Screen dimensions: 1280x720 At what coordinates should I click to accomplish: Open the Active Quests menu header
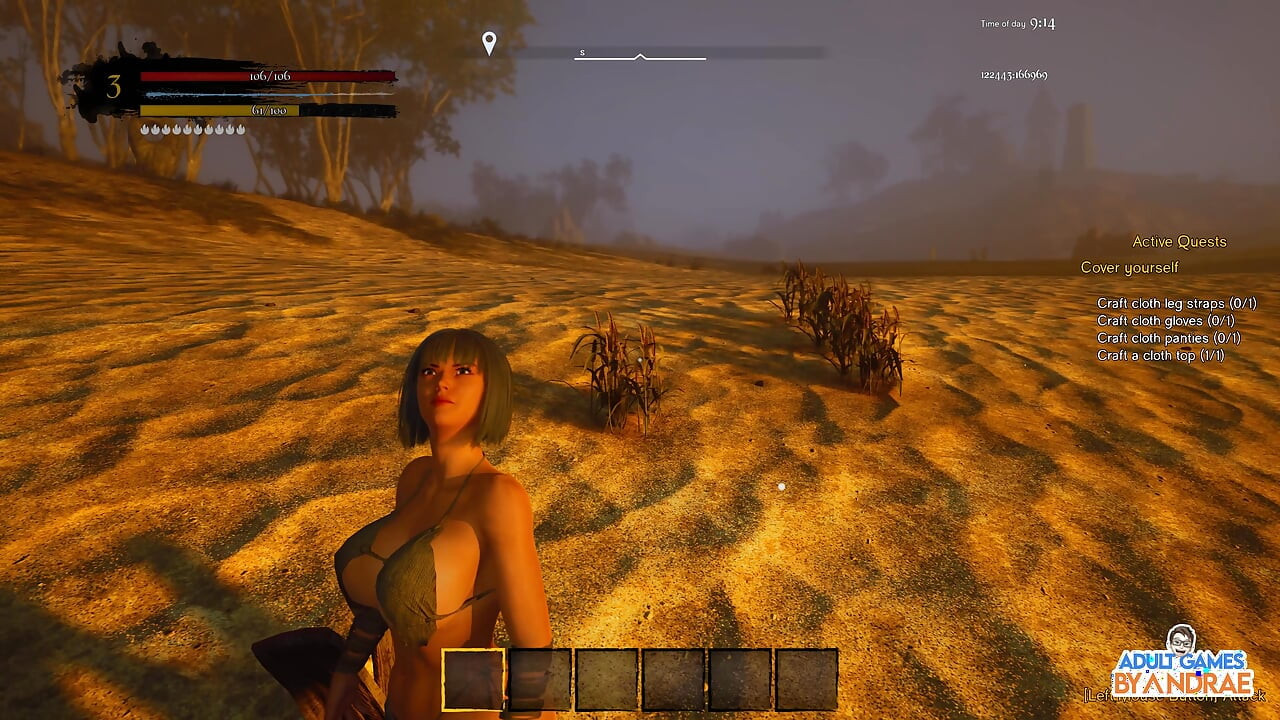tap(1179, 241)
